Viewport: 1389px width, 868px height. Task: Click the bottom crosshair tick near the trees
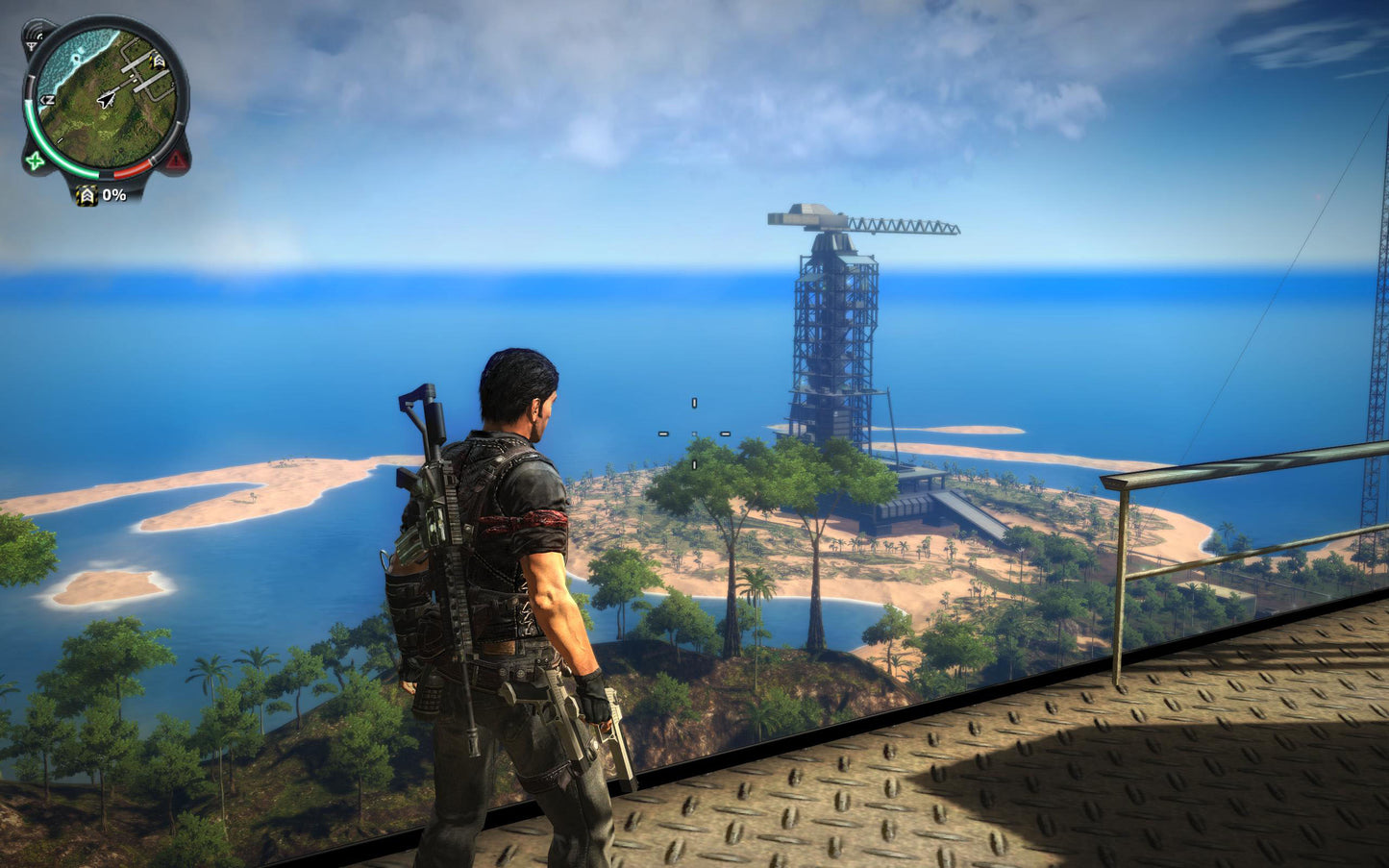tap(694, 465)
